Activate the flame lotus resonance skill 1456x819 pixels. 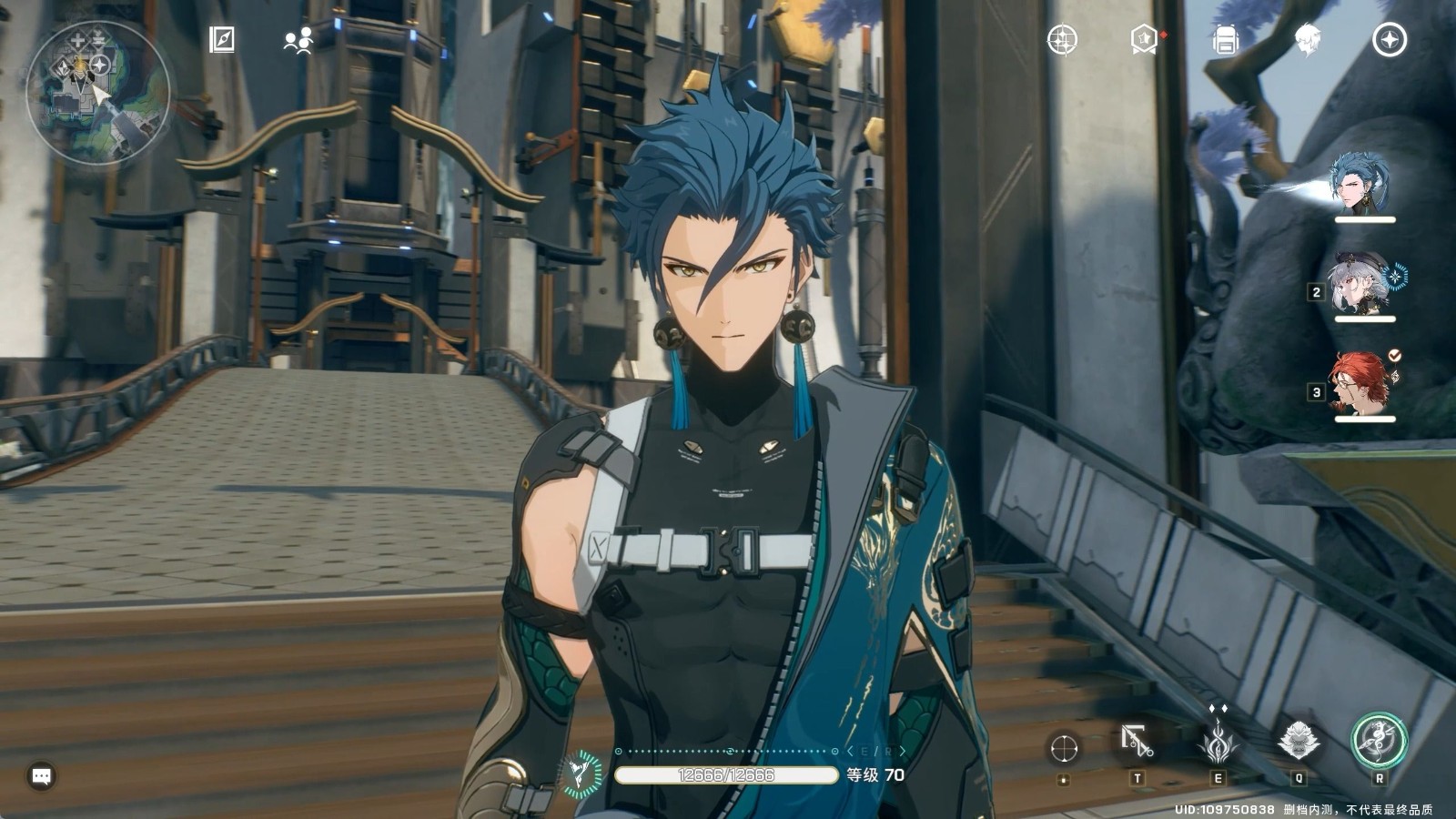(1218, 742)
